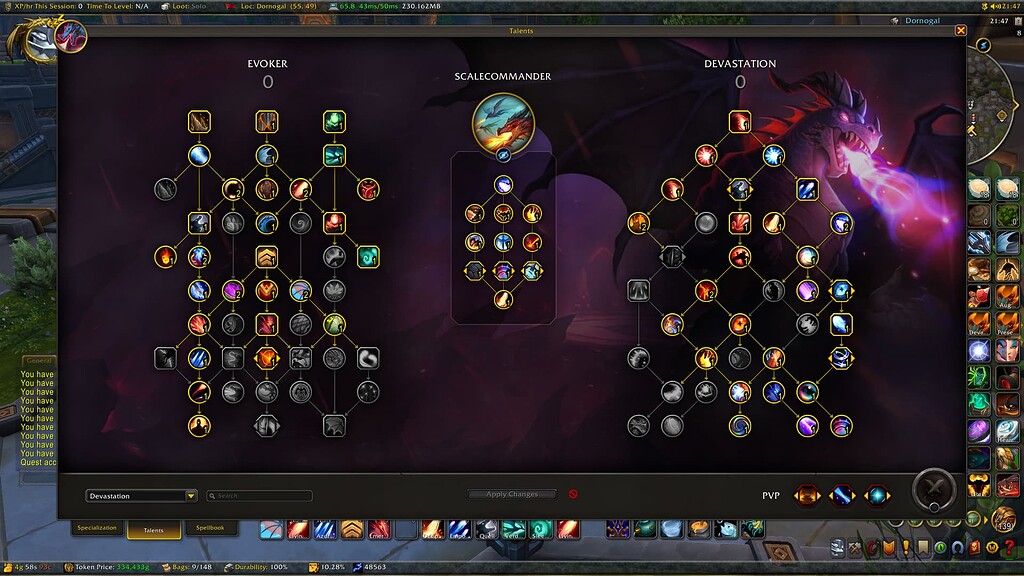Viewport: 1024px width, 576px height.
Task: Close the Talents window
Action: click(x=961, y=31)
